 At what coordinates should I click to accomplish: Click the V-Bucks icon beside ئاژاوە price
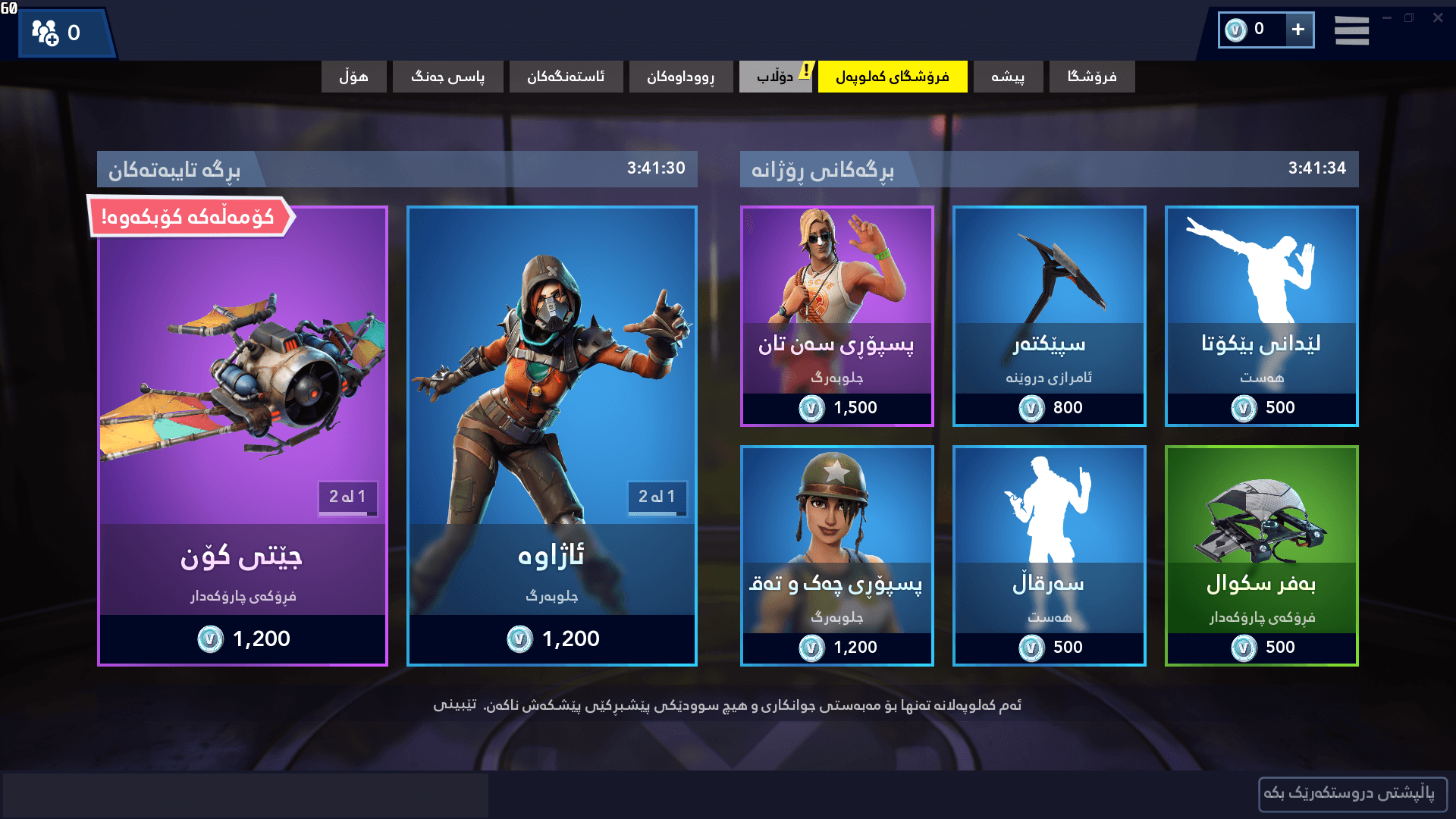(519, 639)
